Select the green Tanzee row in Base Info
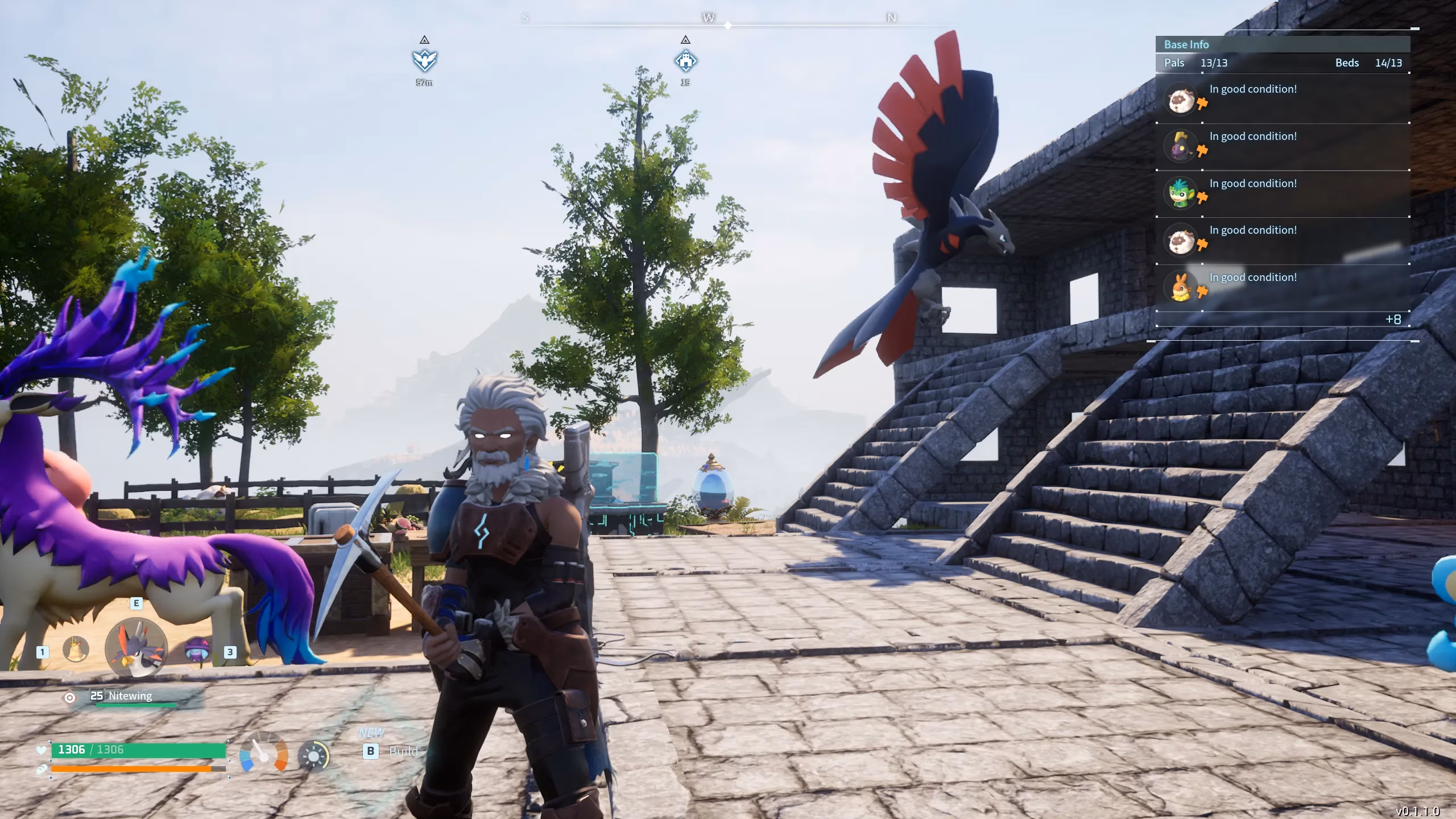The width and height of the screenshot is (1456, 819). 1282,193
